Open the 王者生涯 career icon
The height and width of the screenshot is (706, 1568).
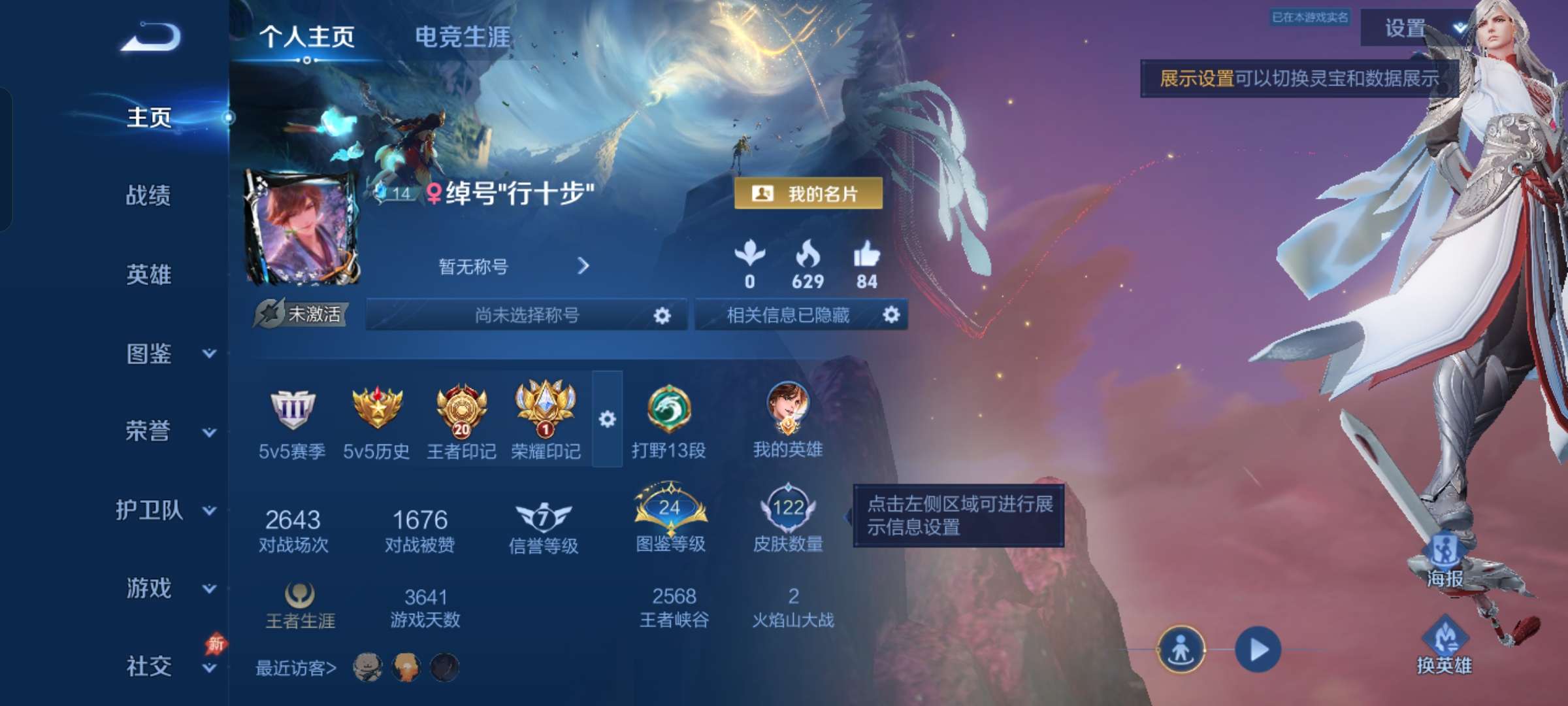pos(300,598)
